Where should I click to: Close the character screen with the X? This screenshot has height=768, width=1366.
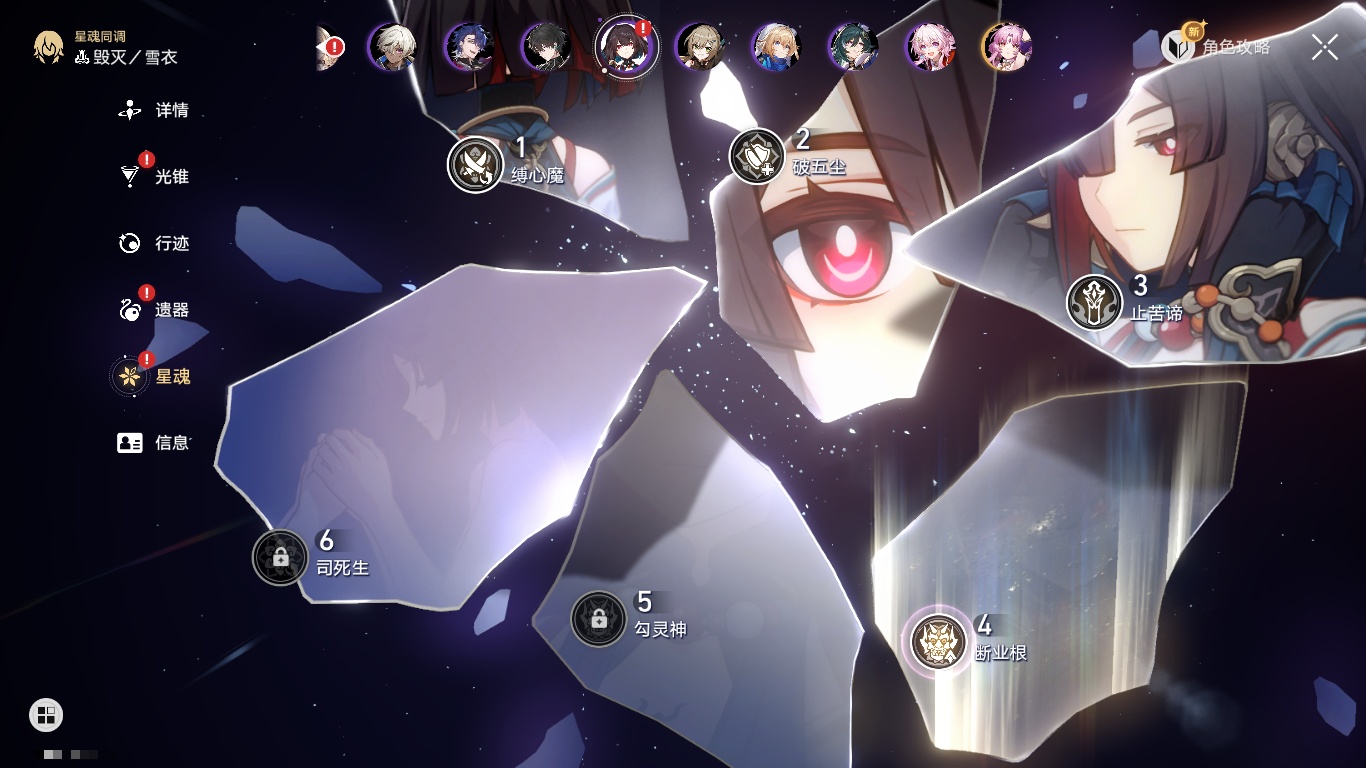tap(1325, 47)
